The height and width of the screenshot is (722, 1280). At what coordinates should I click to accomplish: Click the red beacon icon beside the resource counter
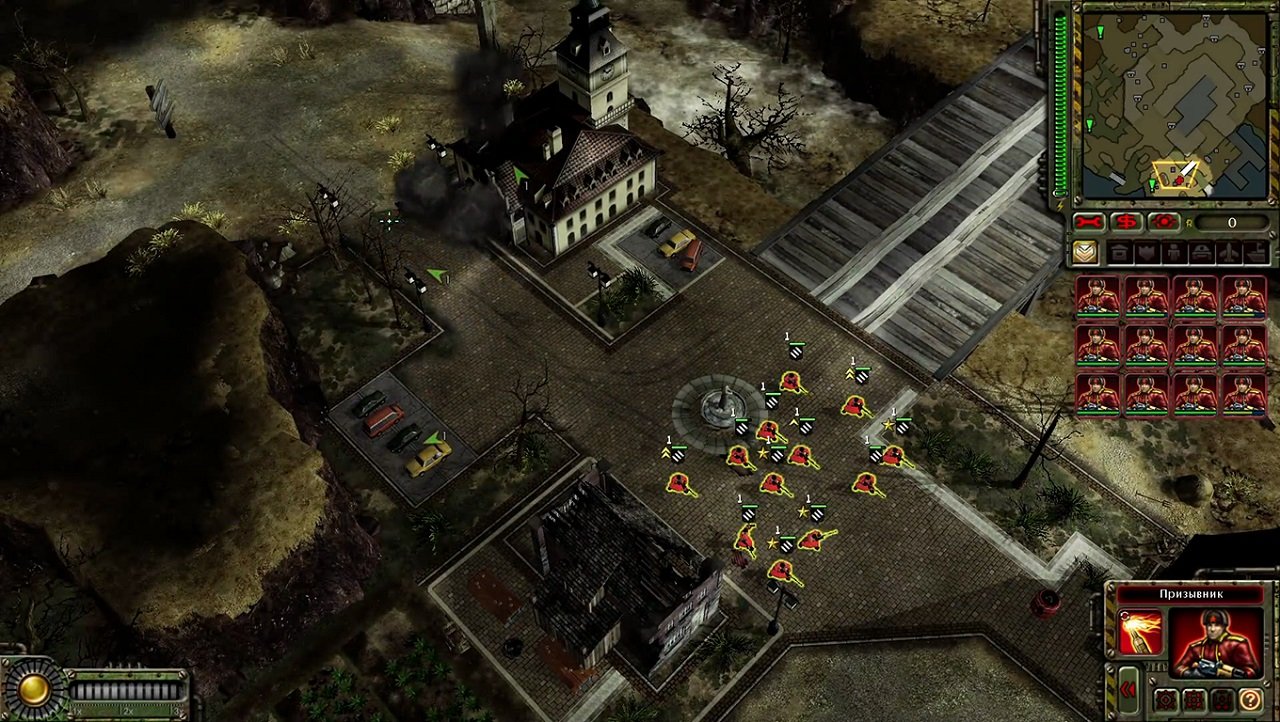point(1163,221)
